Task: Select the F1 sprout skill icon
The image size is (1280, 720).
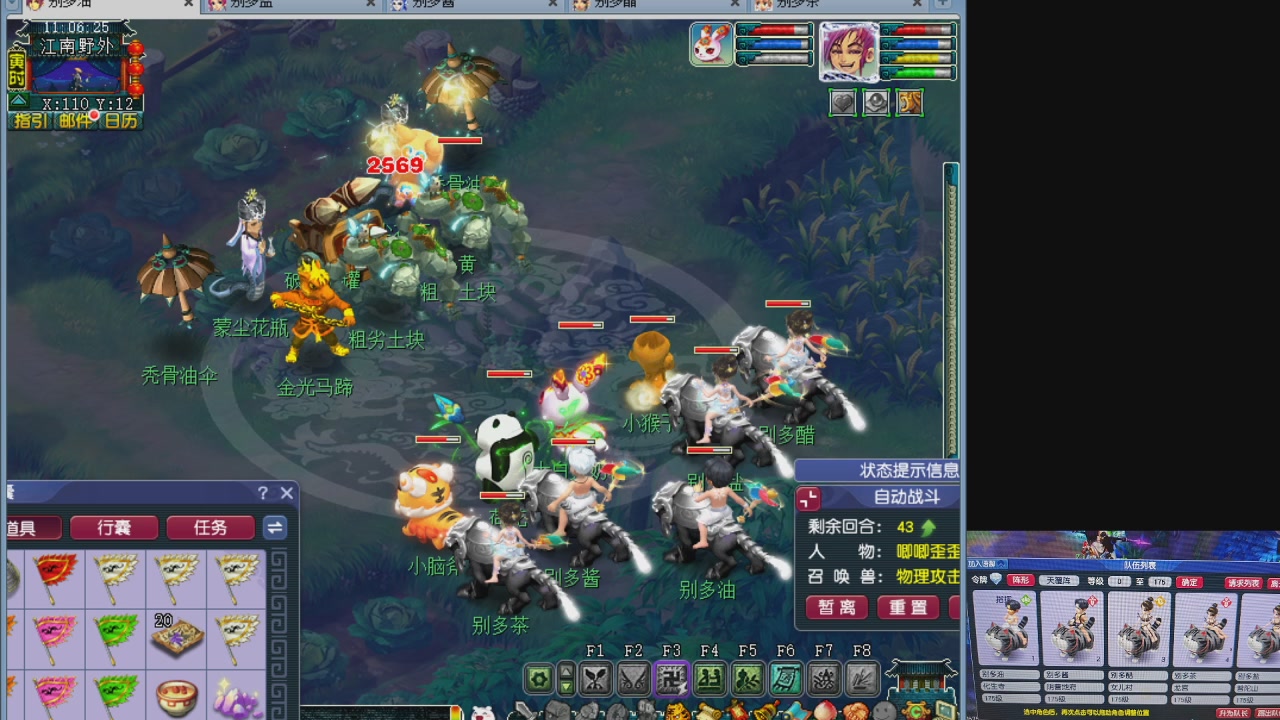Action: pyautogui.click(x=596, y=678)
